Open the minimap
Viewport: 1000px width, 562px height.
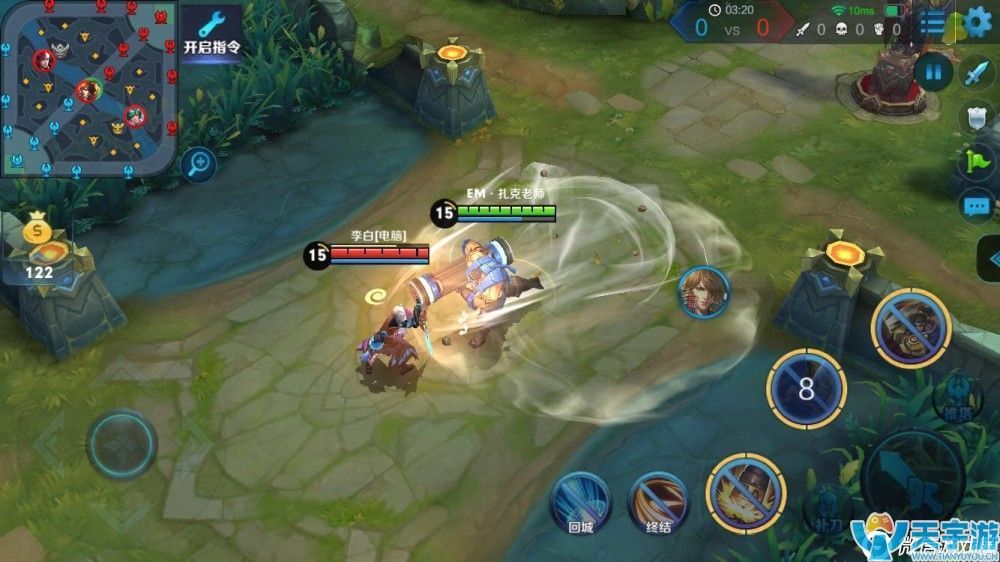click(x=89, y=87)
